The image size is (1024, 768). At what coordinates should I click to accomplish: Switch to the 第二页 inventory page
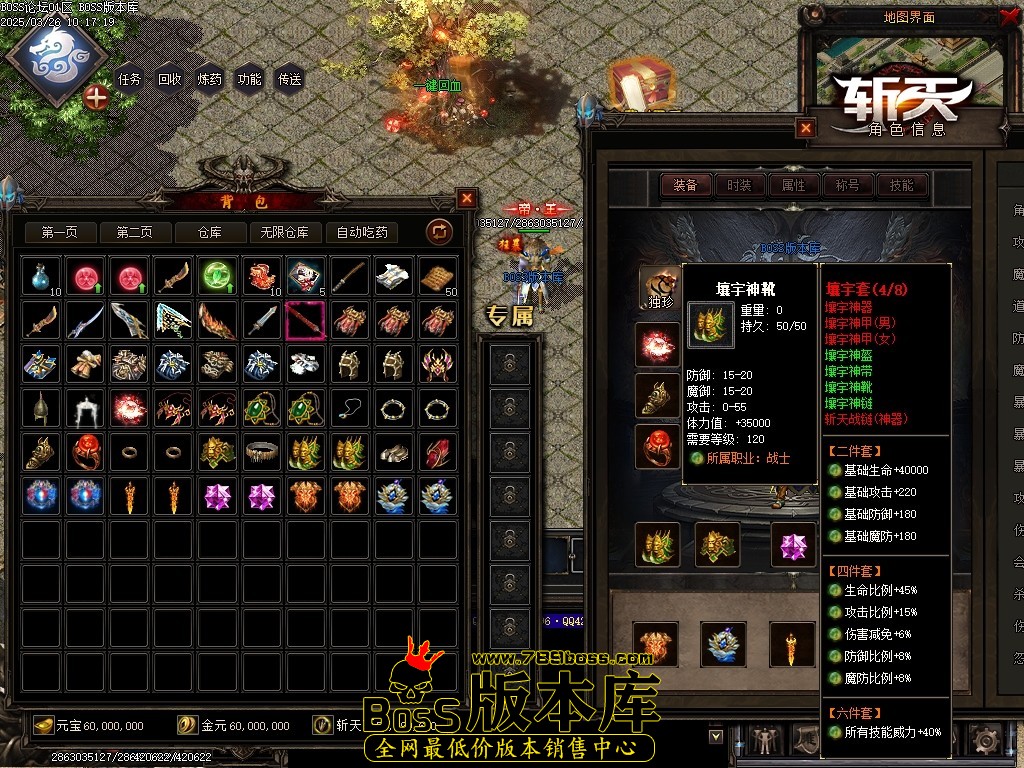(134, 232)
